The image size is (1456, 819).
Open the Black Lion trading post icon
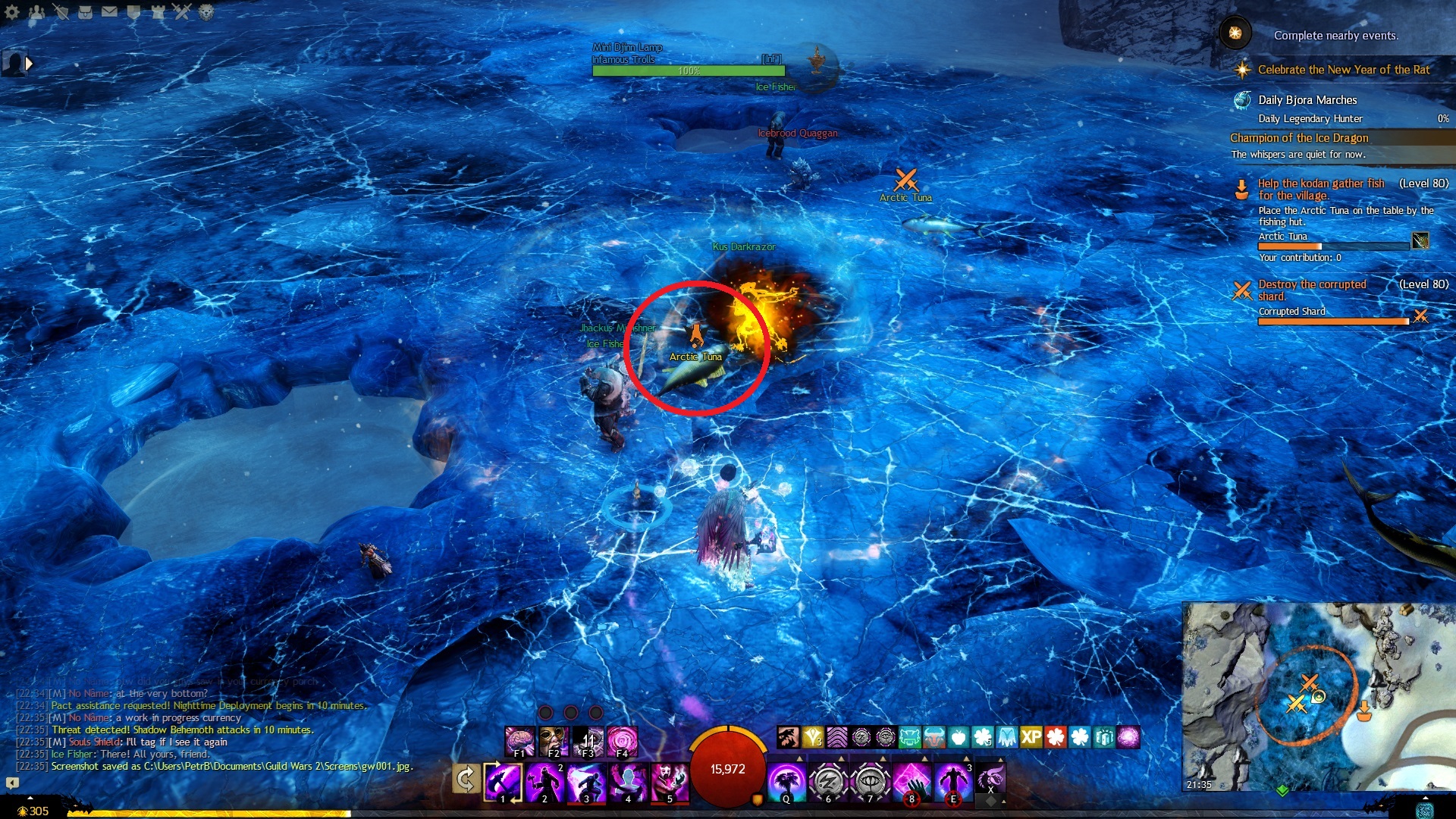pos(206,11)
